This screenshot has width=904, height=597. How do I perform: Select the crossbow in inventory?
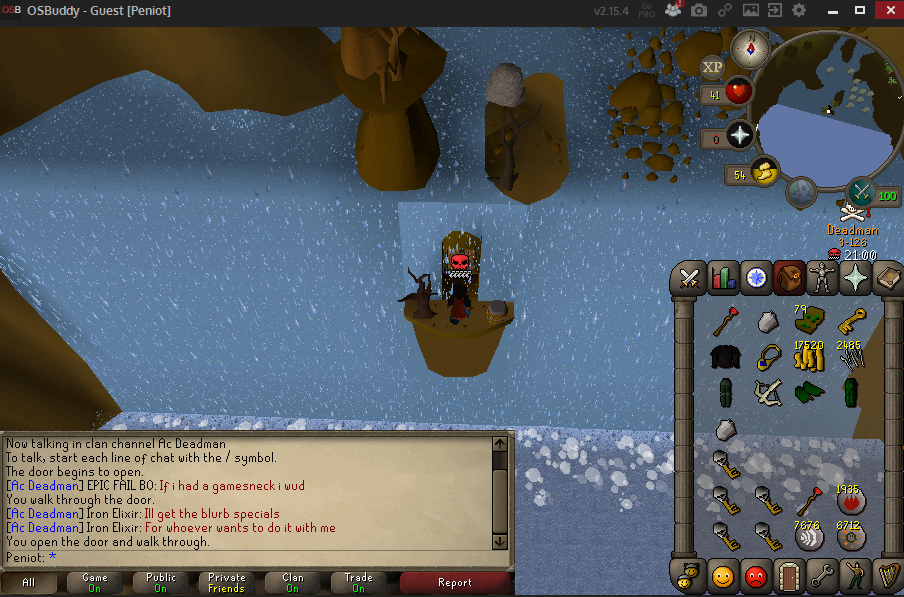768,391
